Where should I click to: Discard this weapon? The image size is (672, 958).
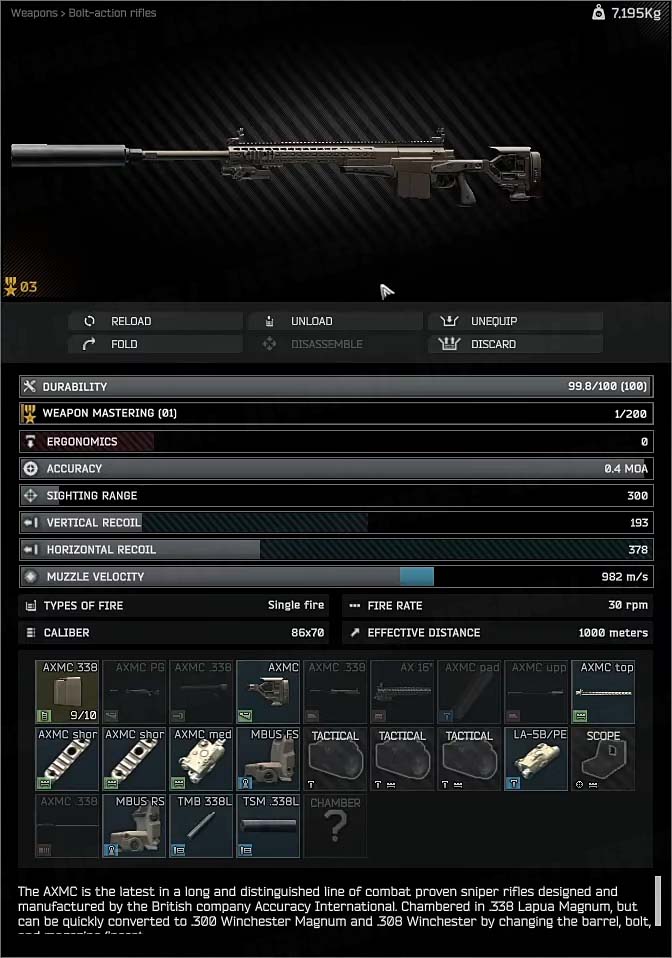pos(516,344)
